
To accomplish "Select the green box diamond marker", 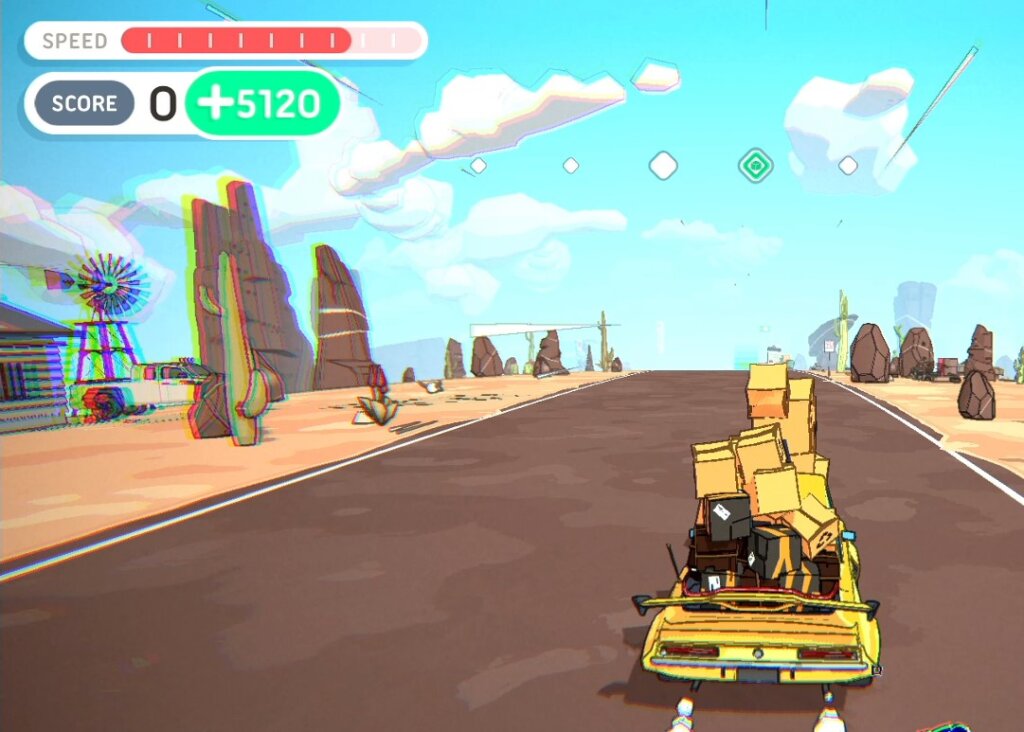I will (756, 165).
